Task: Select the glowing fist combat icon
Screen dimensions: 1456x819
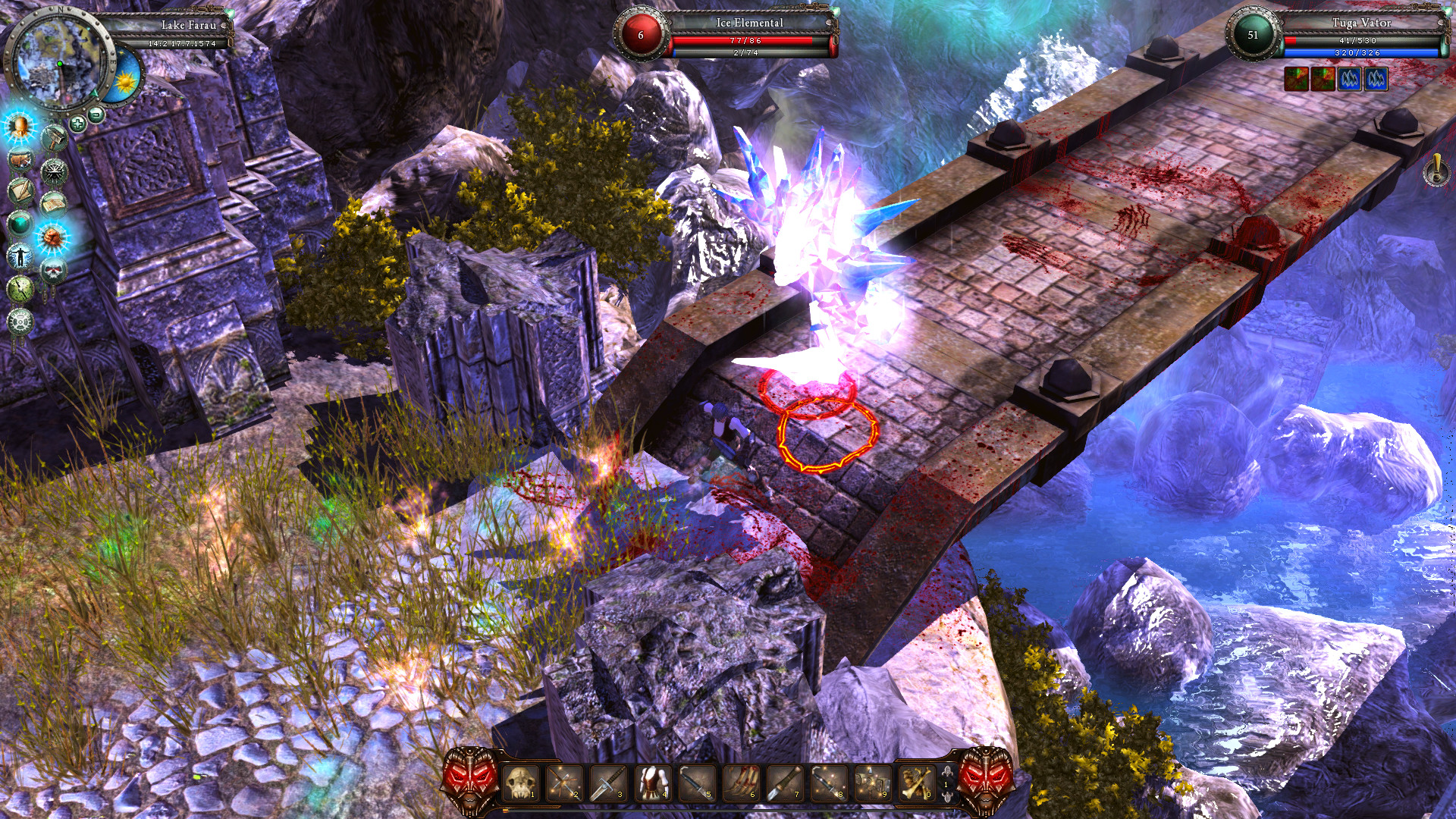Action: (52, 237)
